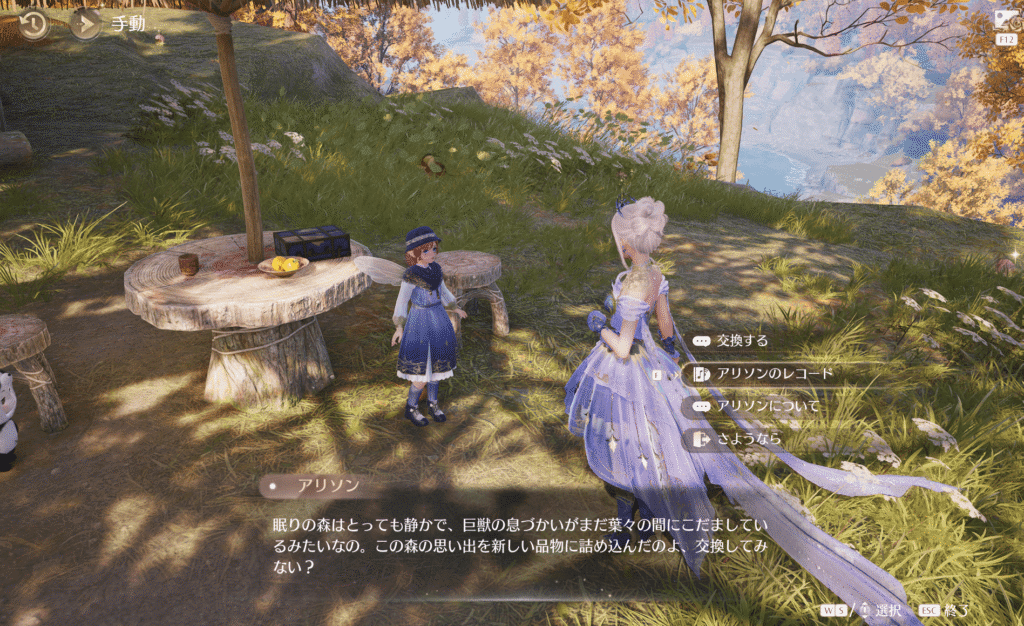The height and width of the screenshot is (626, 1024).
Task: Ask about Alison via アリソンについて
Action: pyautogui.click(x=767, y=406)
